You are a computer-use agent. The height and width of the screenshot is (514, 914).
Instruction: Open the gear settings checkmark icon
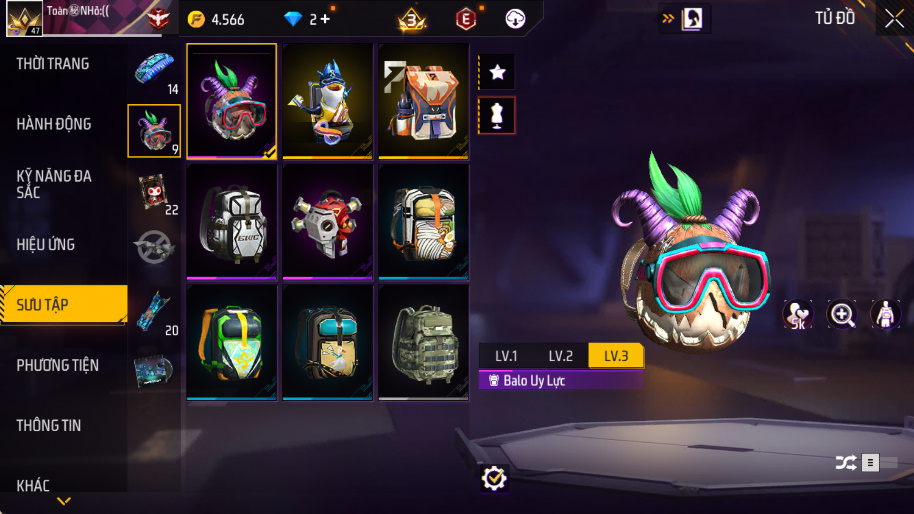pyautogui.click(x=493, y=478)
